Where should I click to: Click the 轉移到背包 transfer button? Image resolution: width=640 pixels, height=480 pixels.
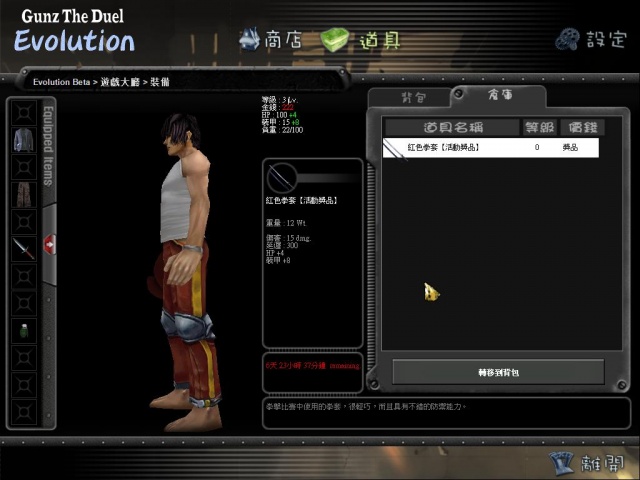tap(498, 372)
